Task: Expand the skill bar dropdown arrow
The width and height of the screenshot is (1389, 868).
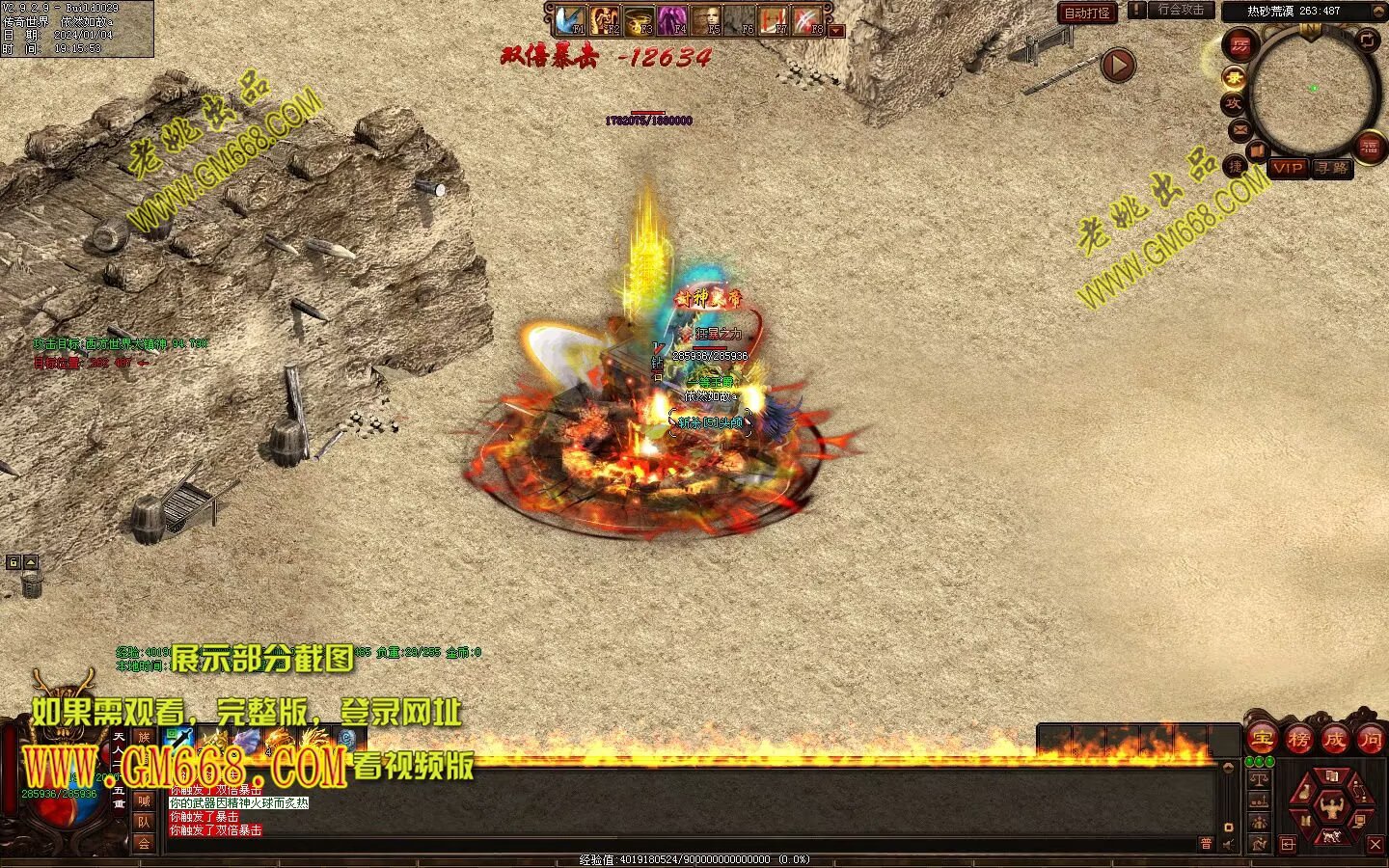Action: tap(836, 31)
